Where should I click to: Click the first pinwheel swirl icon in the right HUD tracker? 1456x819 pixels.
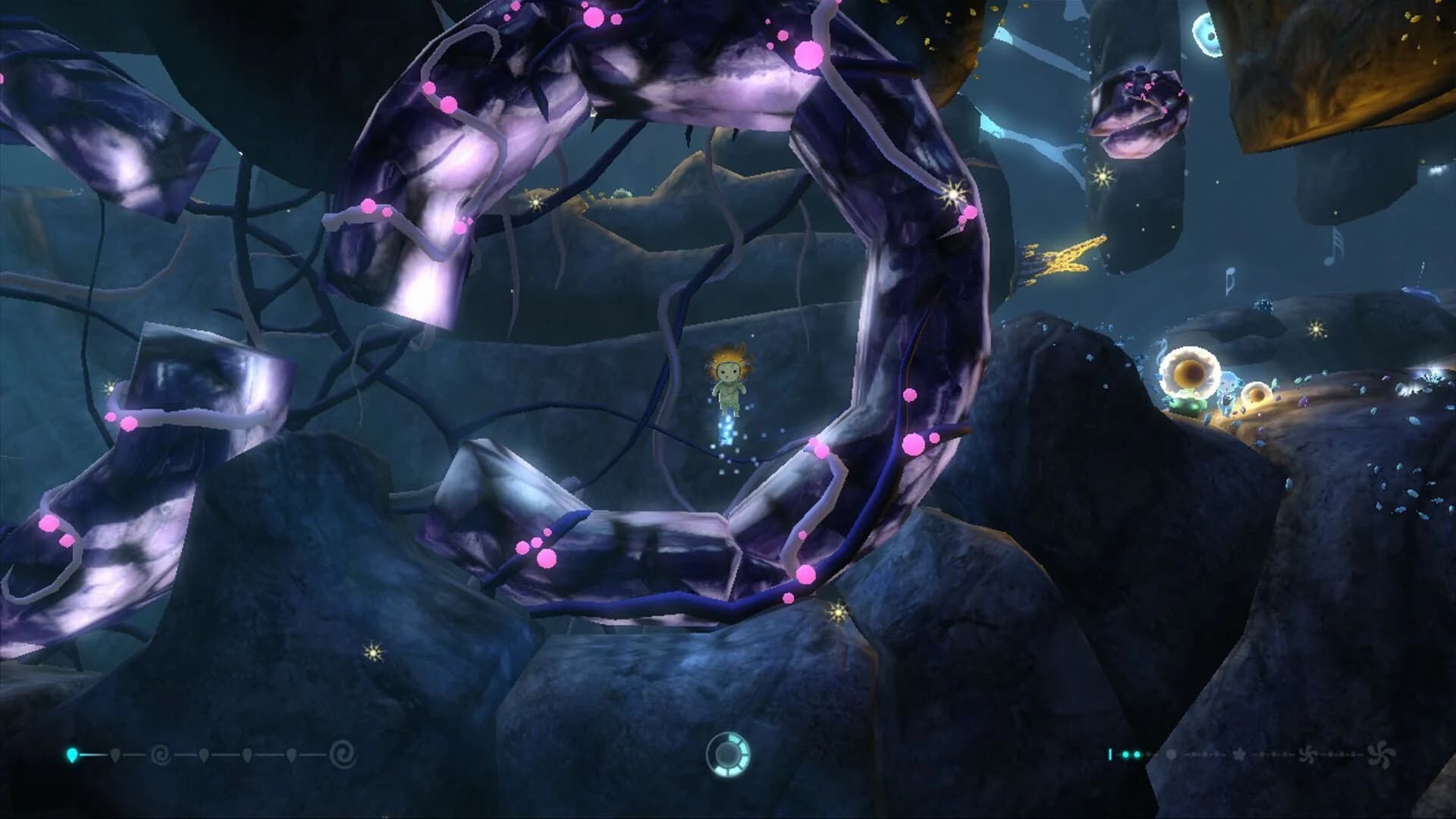tap(1308, 756)
